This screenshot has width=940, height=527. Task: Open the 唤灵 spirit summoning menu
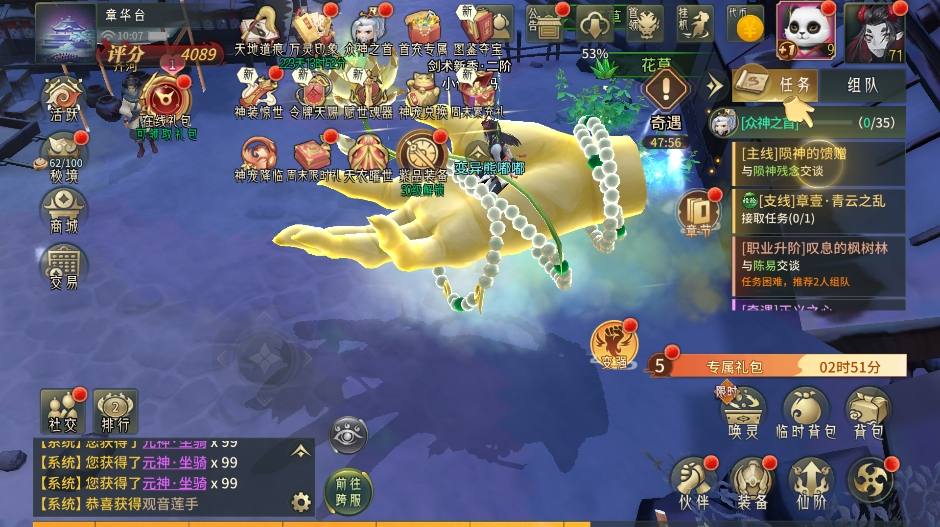[x=744, y=413]
